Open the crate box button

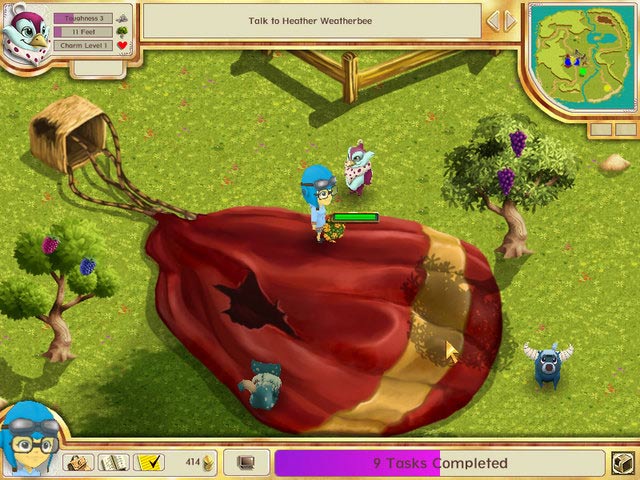click(622, 463)
